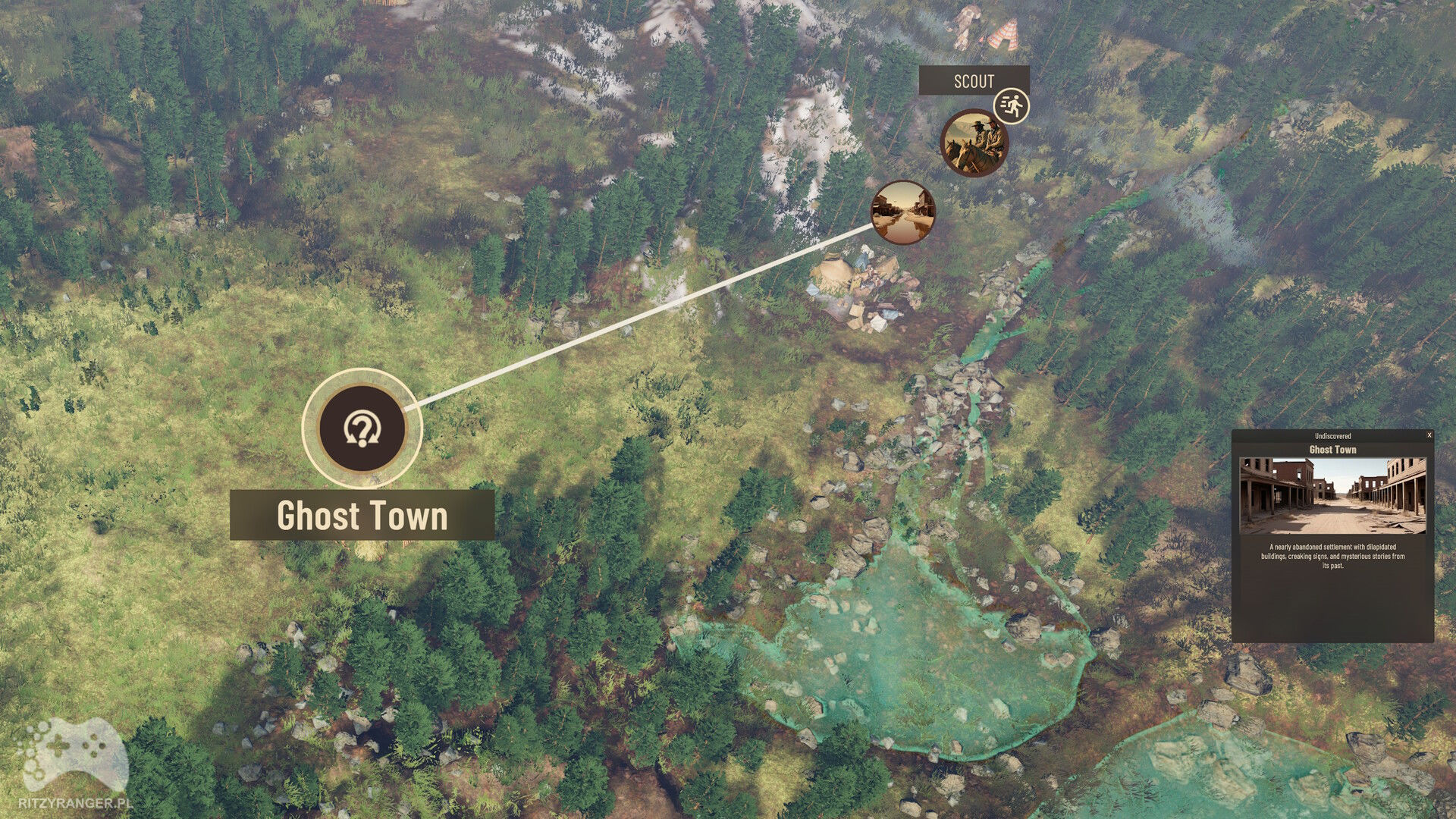1456x819 pixels.
Task: Click the SCOUT label banner
Action: pyautogui.click(x=974, y=81)
